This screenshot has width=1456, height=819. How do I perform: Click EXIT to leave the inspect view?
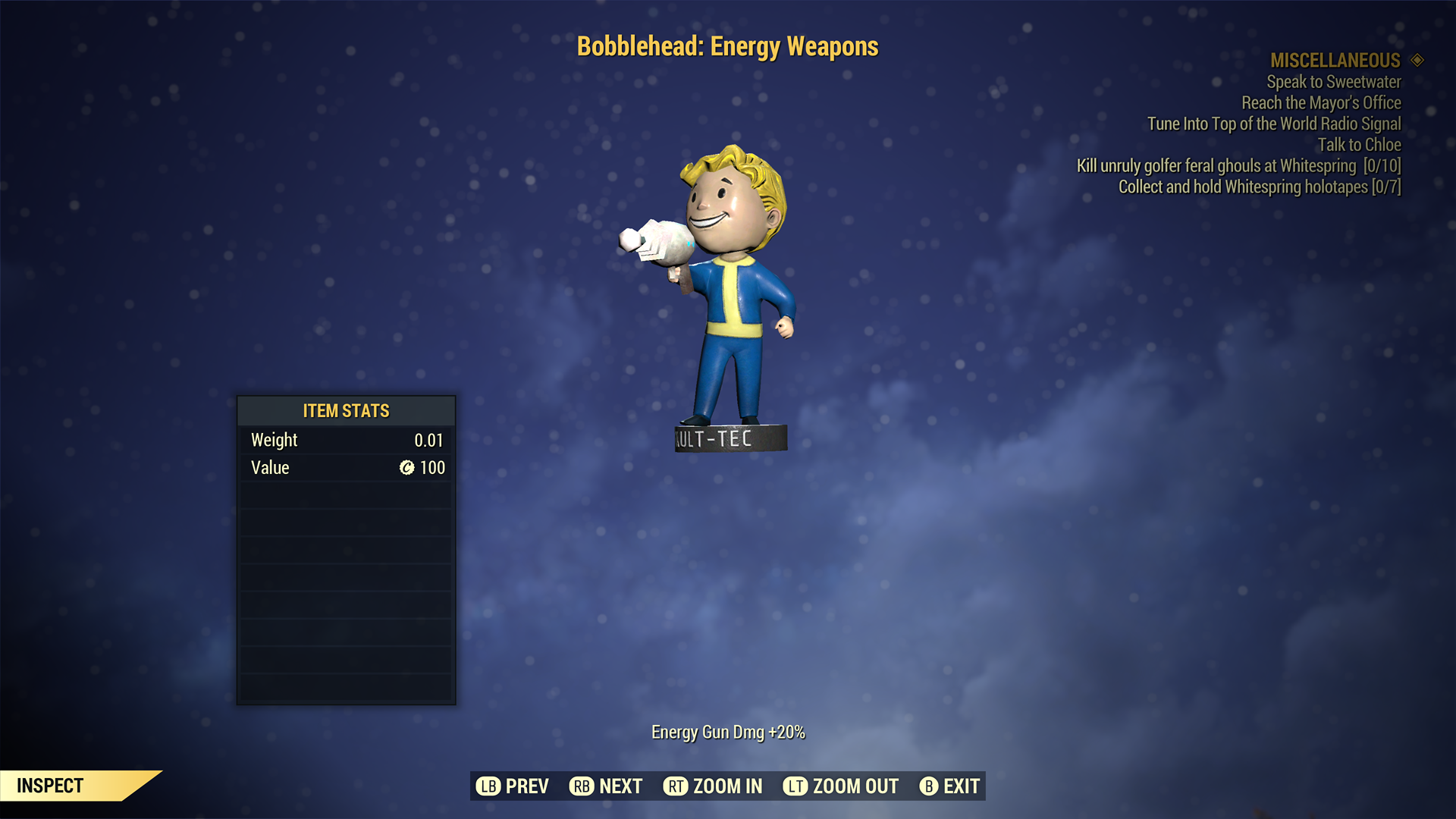tap(948, 786)
